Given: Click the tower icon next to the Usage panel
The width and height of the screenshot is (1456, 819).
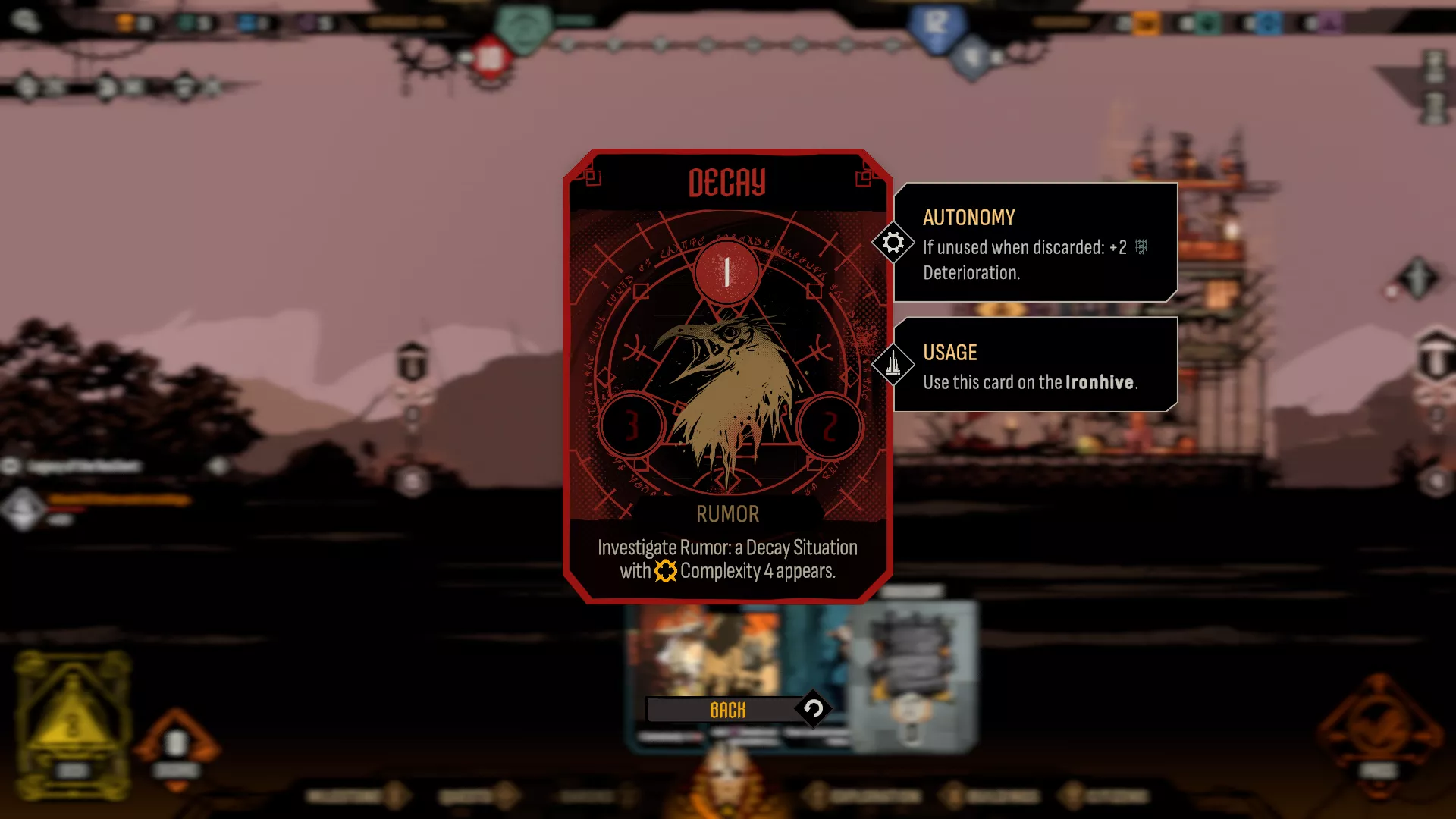Looking at the screenshot, I should click(x=893, y=364).
